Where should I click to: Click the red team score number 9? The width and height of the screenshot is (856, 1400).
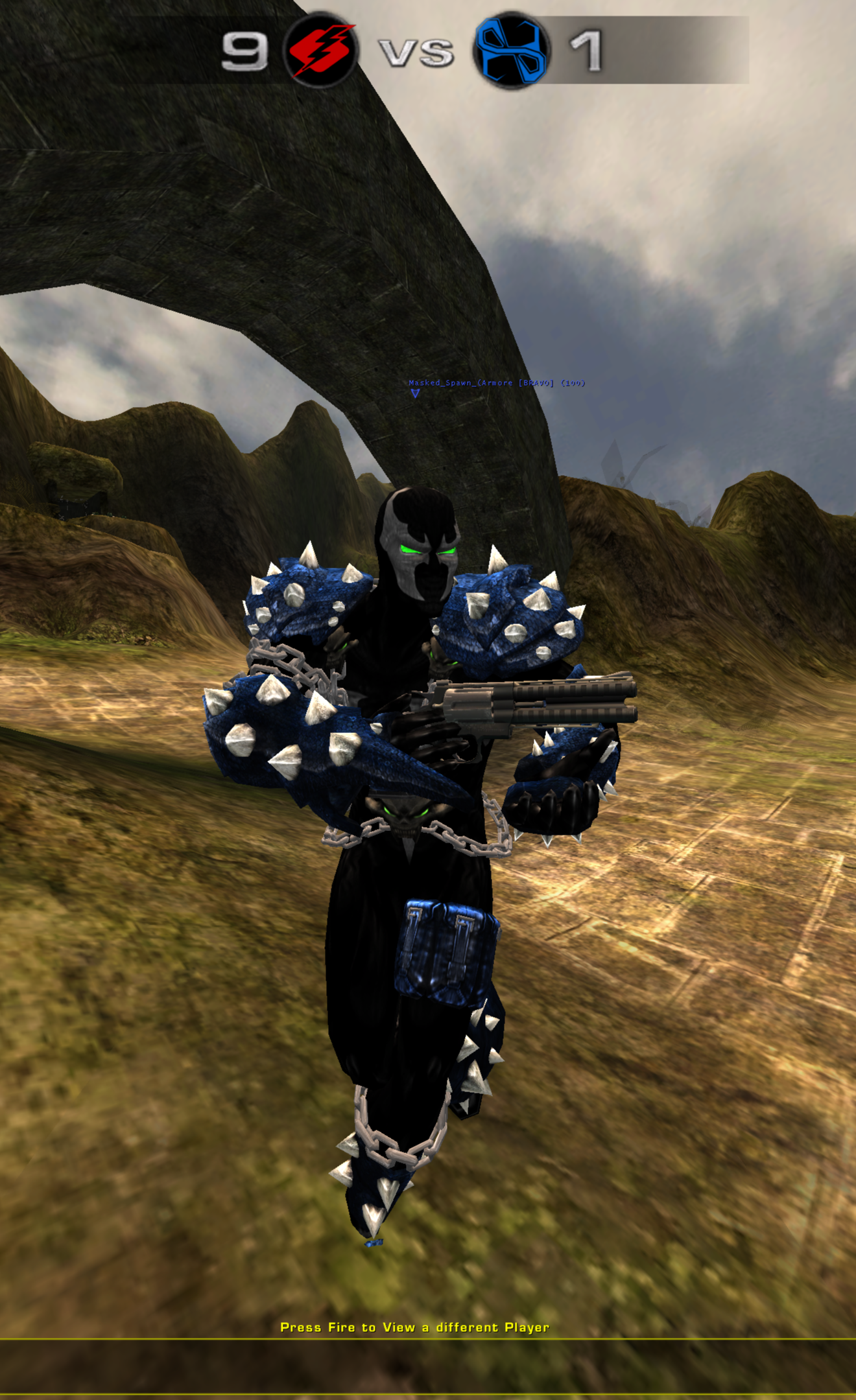coord(246,52)
